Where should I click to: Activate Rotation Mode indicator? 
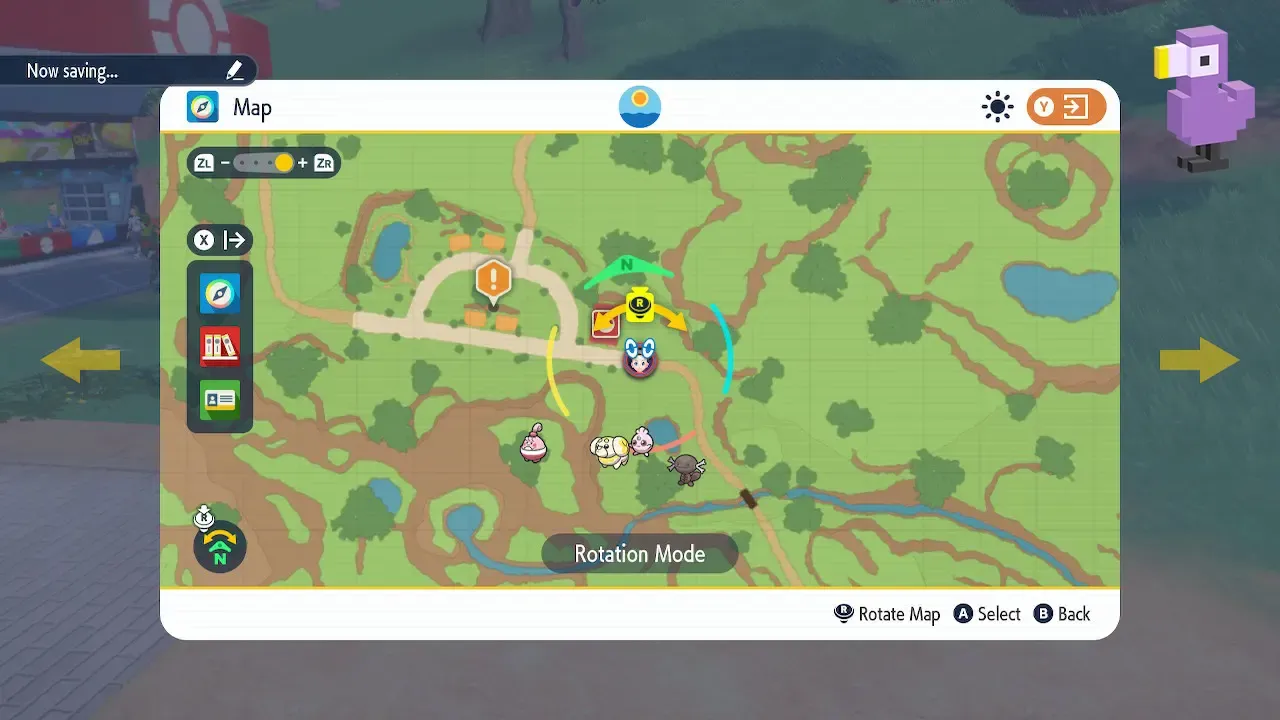pos(639,553)
